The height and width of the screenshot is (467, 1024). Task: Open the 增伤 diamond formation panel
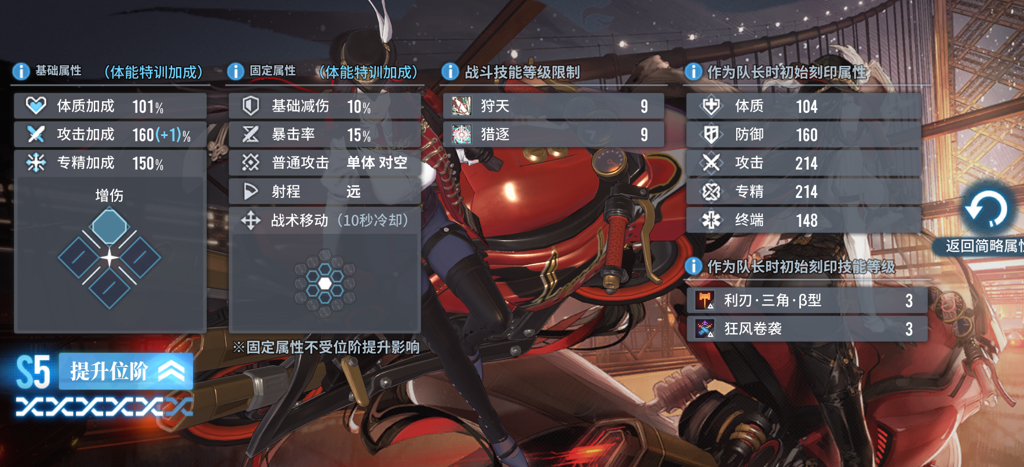(110, 256)
